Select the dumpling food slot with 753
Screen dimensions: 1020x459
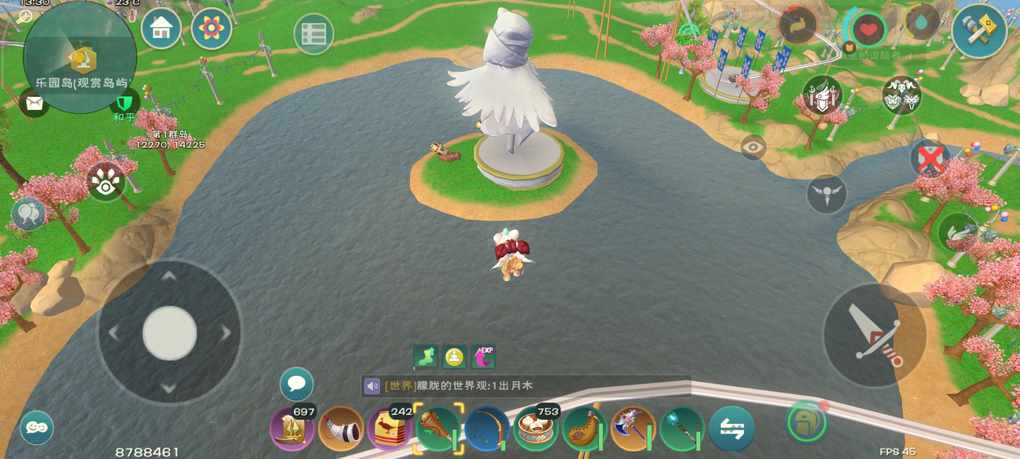[536, 429]
